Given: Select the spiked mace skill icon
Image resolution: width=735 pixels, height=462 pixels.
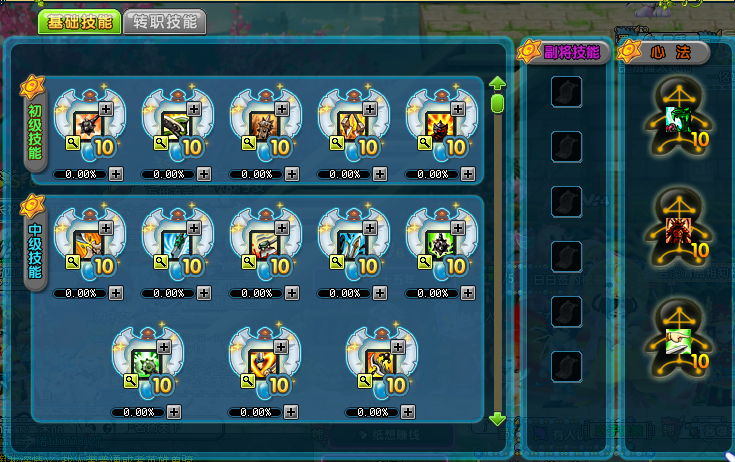Looking at the screenshot, I should click(88, 124).
